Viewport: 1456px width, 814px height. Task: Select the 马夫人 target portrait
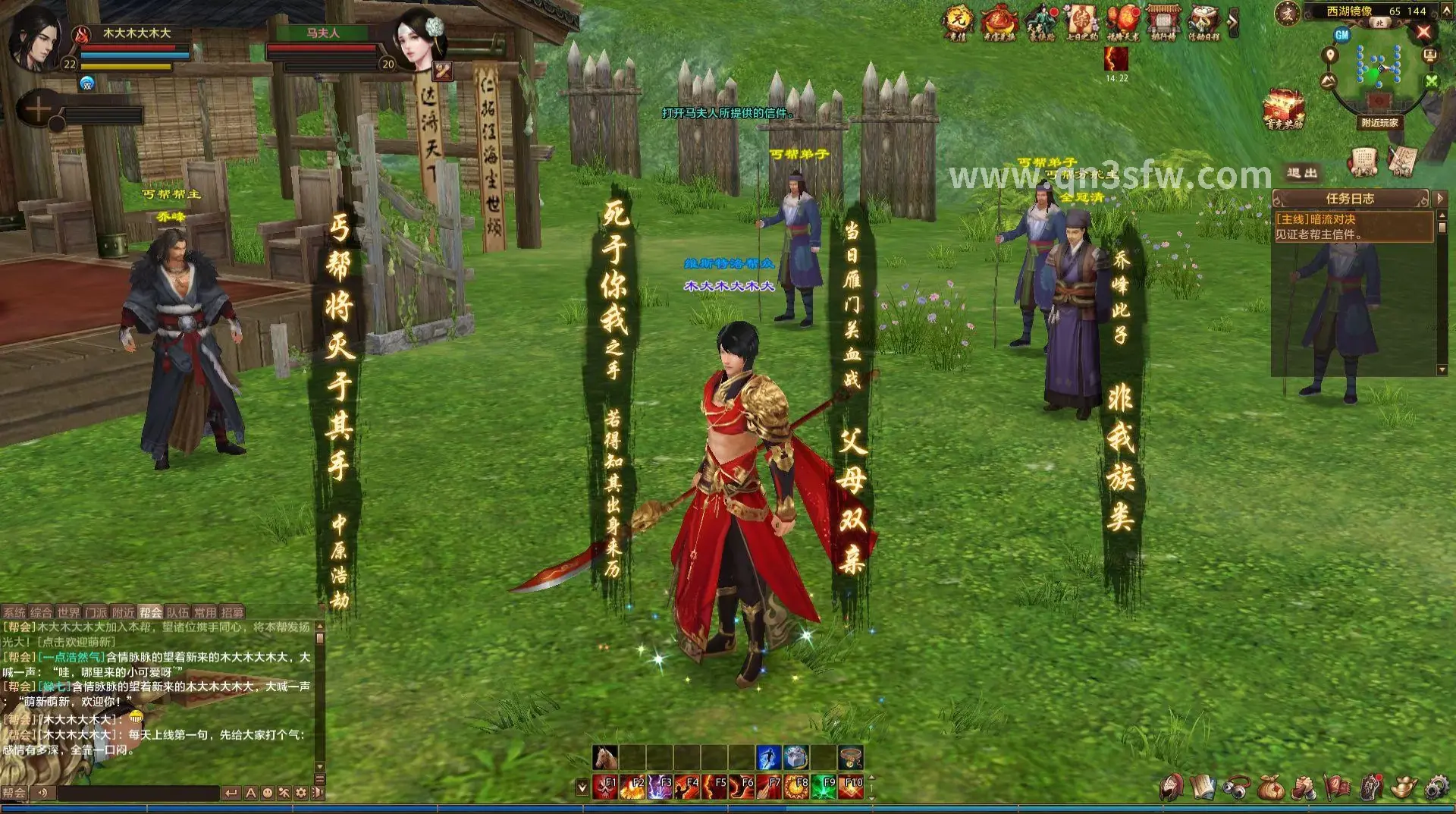(x=418, y=38)
